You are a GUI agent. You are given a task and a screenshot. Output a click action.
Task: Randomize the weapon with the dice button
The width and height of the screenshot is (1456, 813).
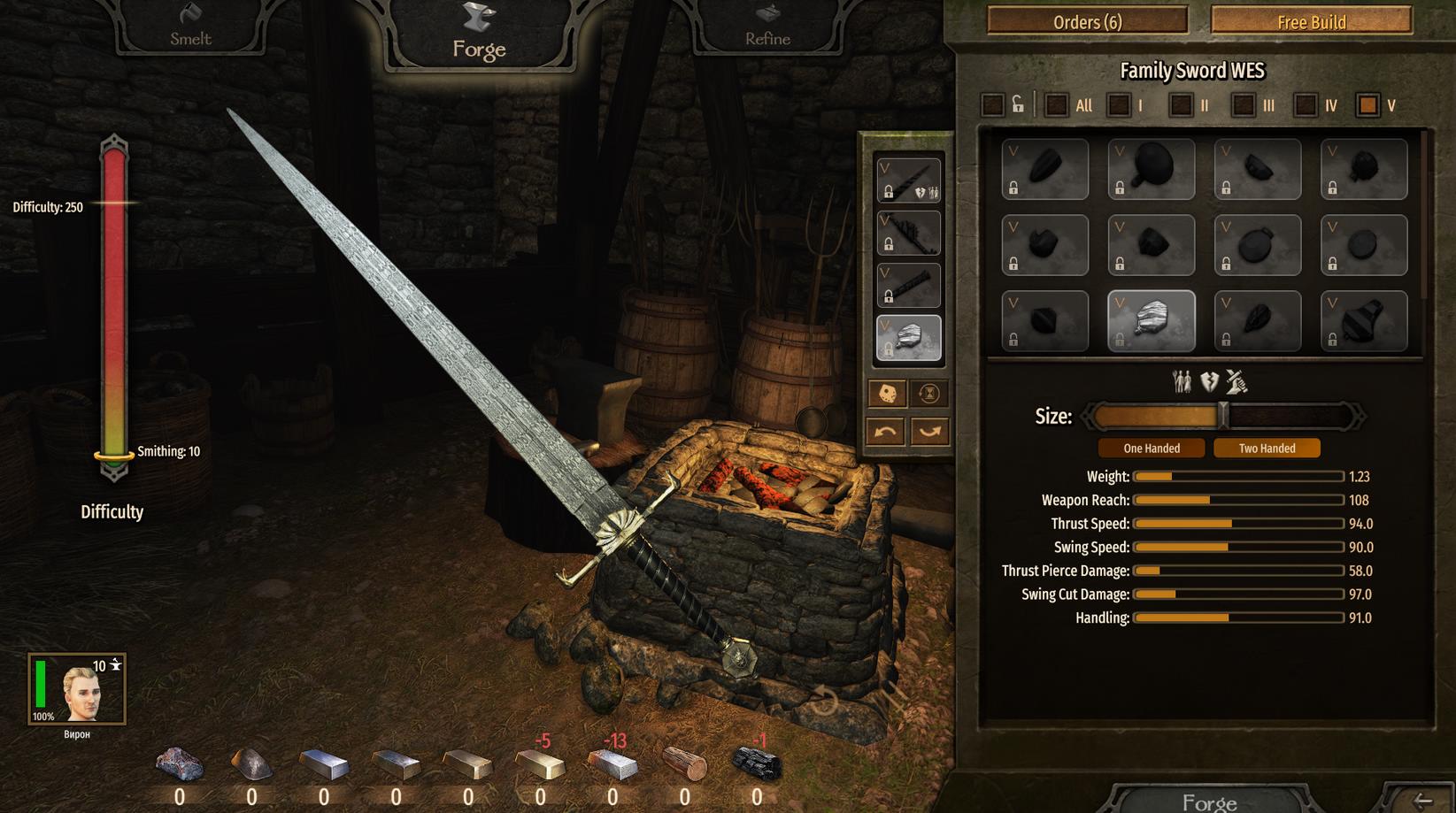click(x=887, y=393)
